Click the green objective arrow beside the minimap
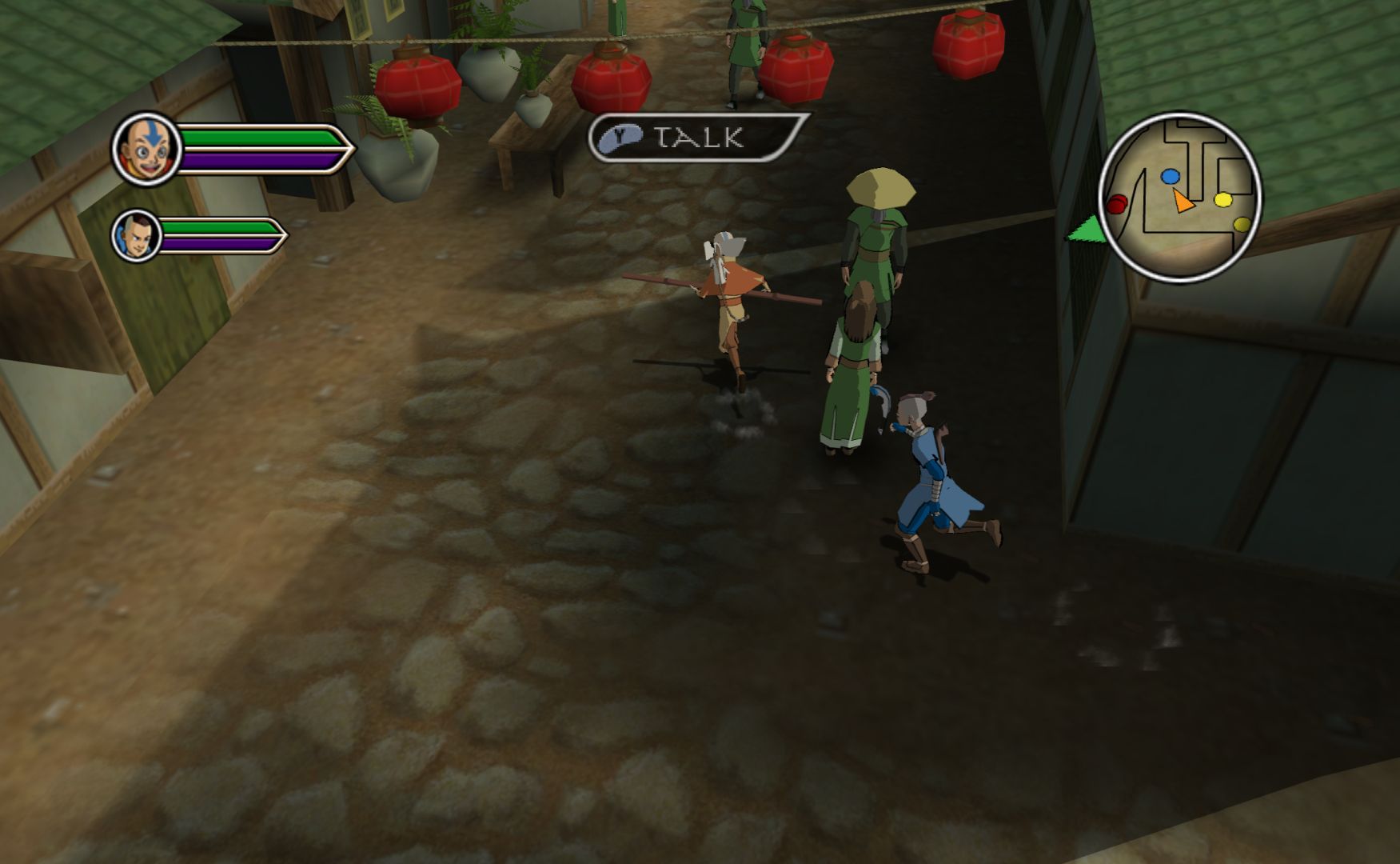1400x864 pixels. tap(1086, 230)
